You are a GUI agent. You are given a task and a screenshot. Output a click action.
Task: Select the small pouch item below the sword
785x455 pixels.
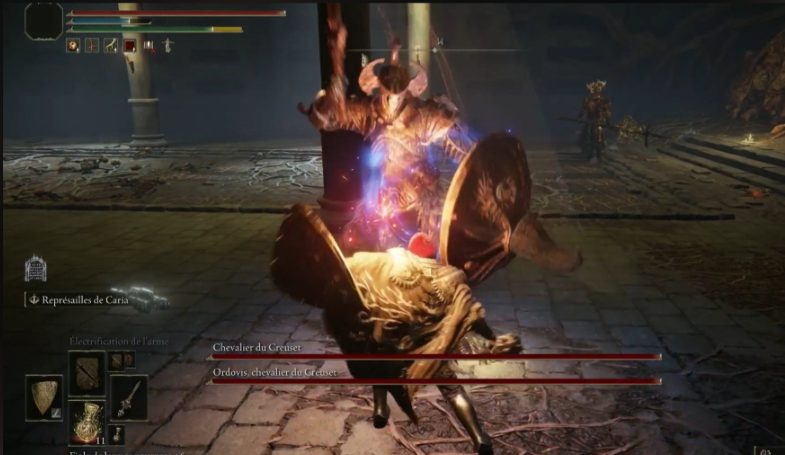117,433
